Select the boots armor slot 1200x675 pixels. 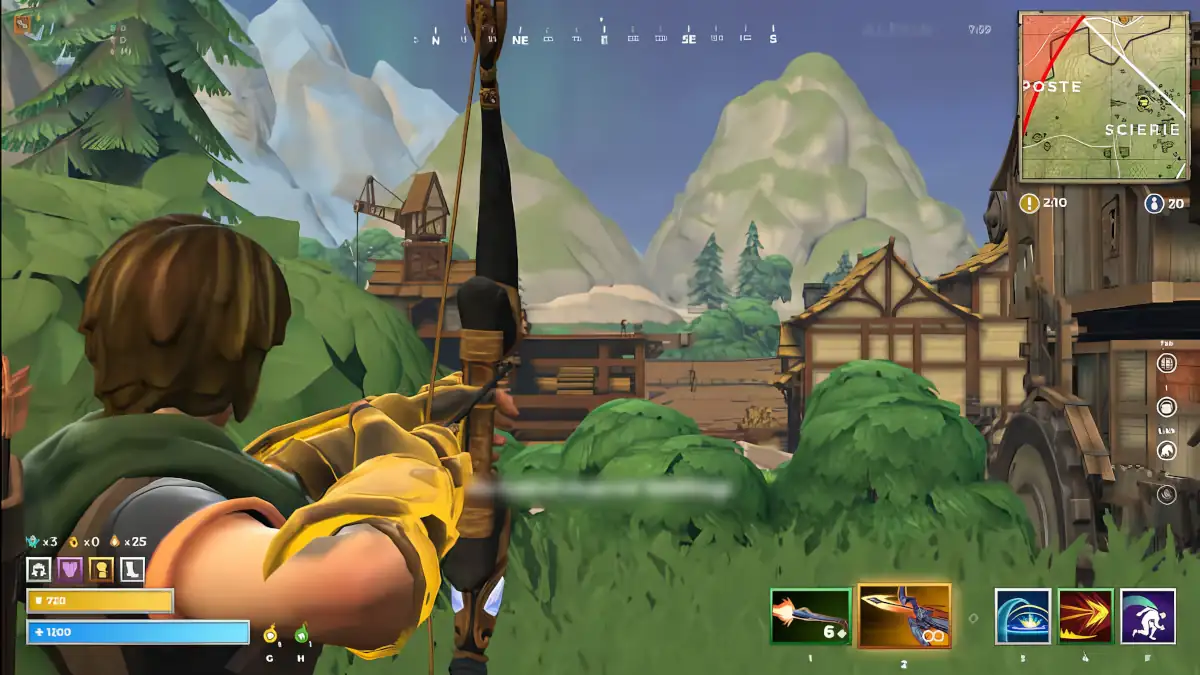[132, 570]
